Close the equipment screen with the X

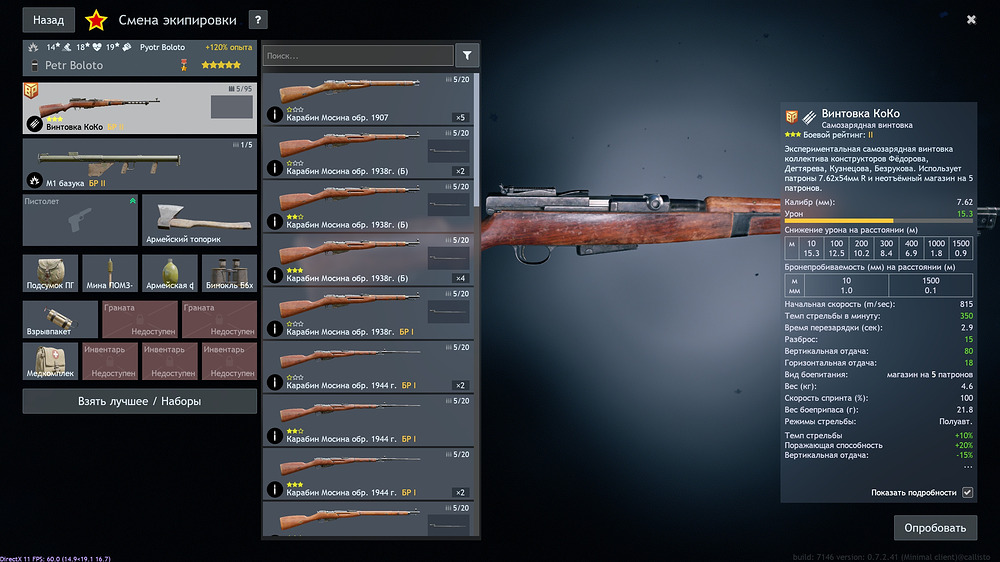coord(971,19)
